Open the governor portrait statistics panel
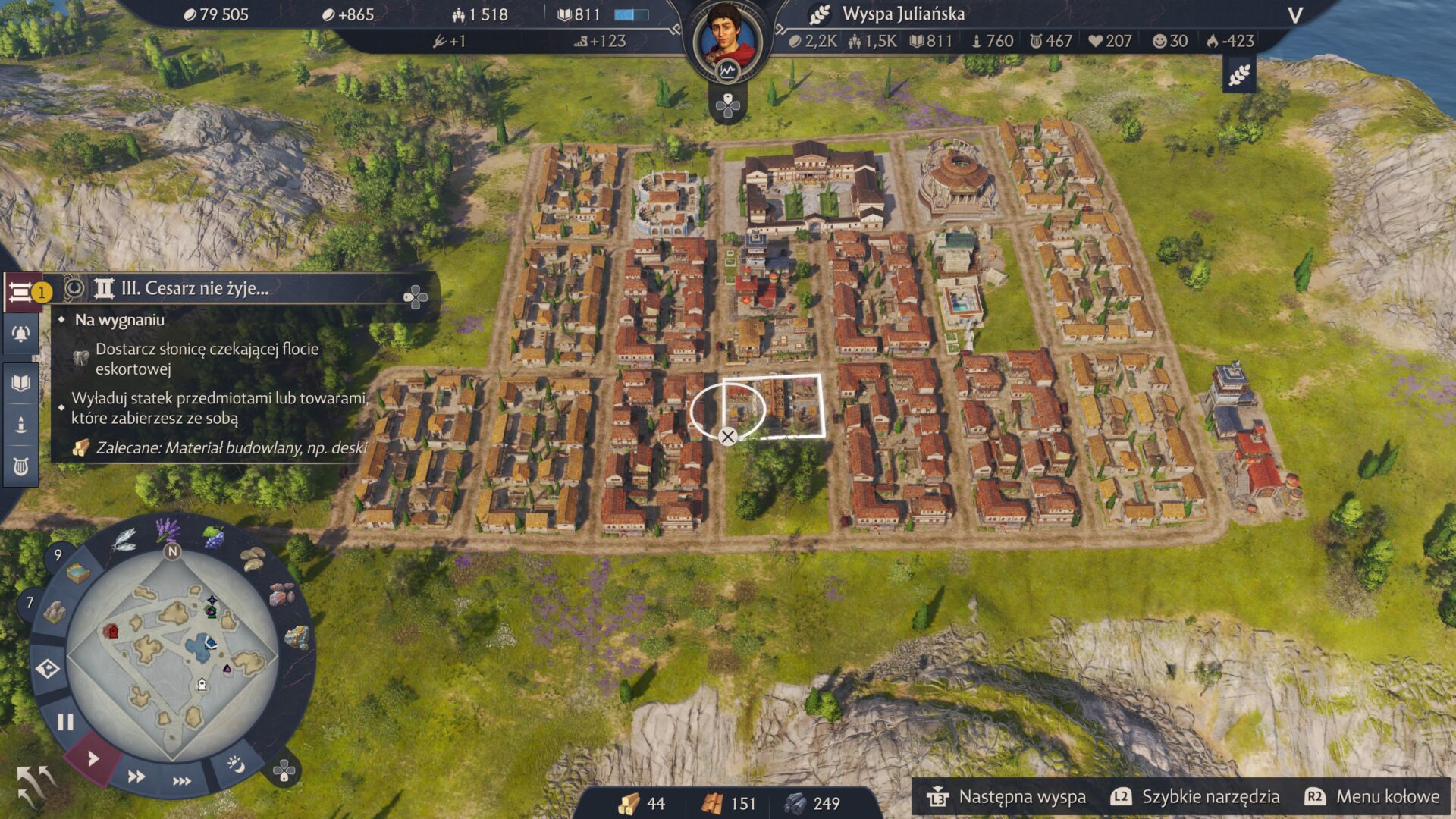 point(728,38)
